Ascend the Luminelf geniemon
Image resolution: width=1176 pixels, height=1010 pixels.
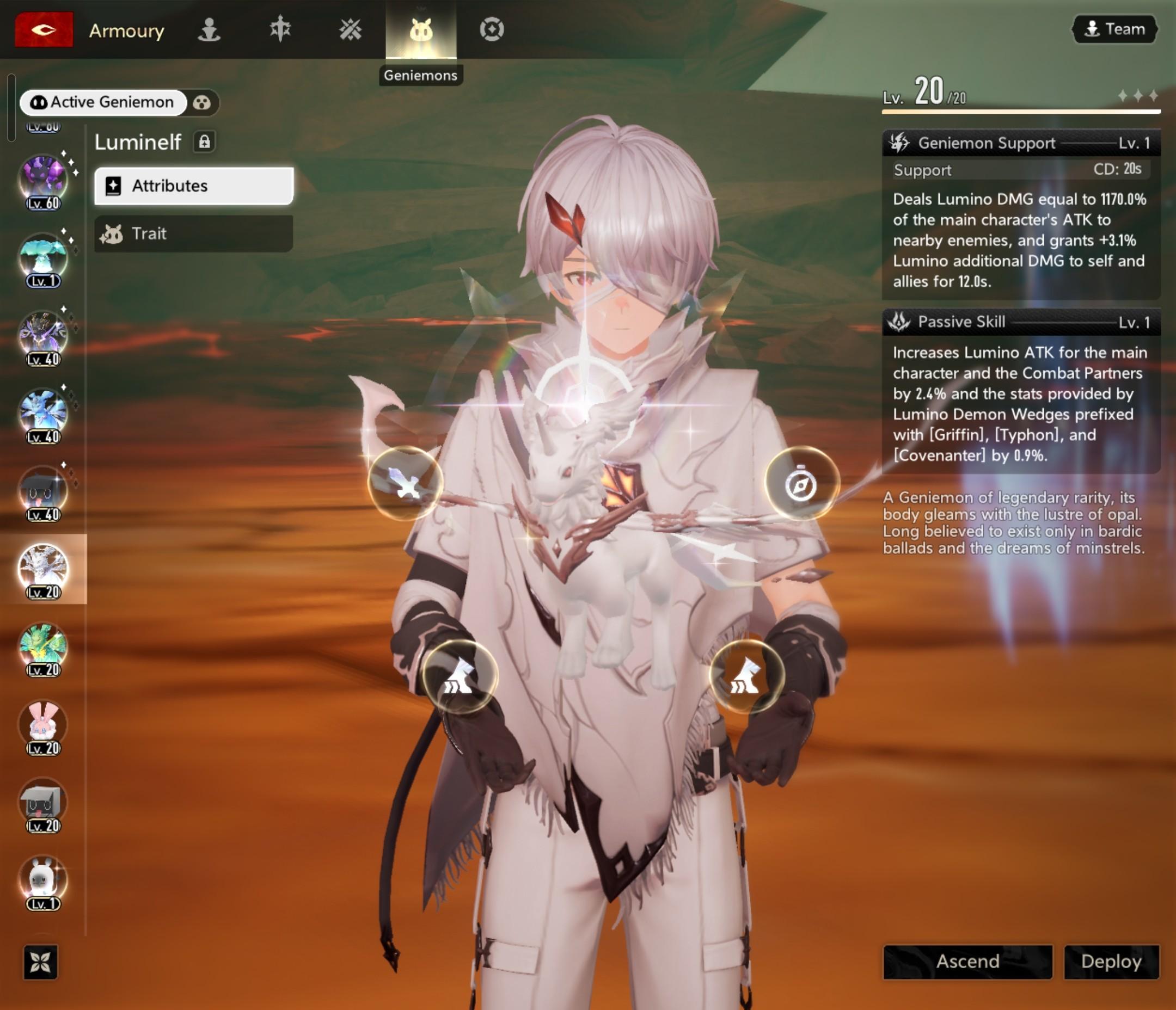point(967,961)
